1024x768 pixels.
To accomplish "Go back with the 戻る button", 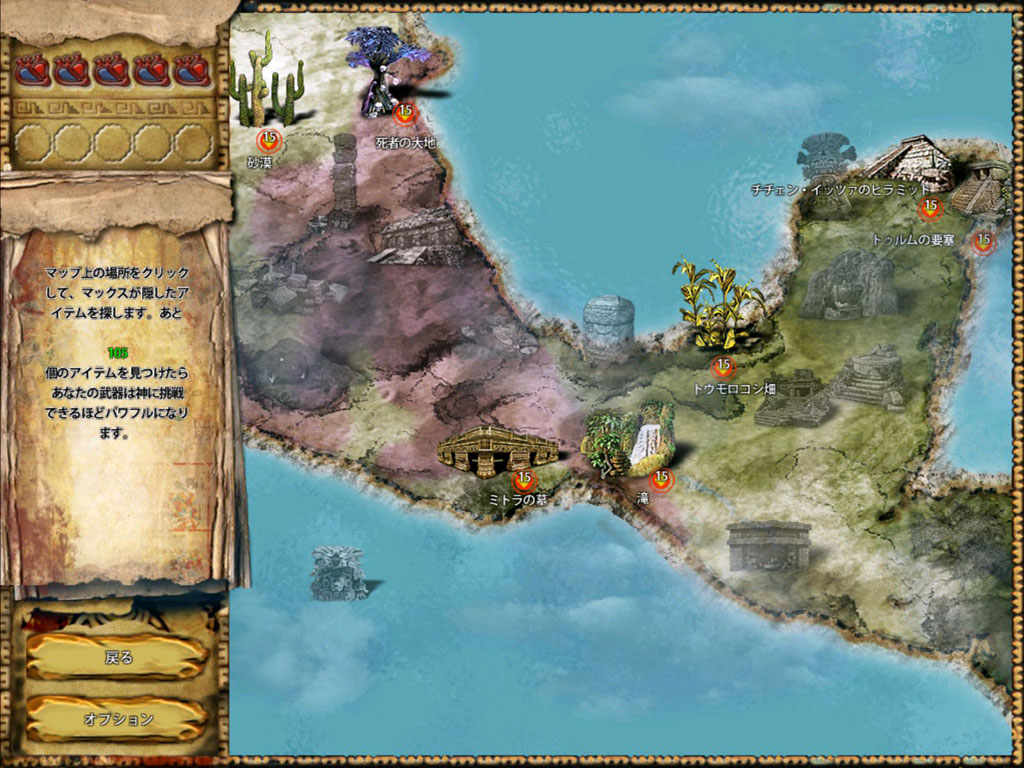I will [118, 657].
